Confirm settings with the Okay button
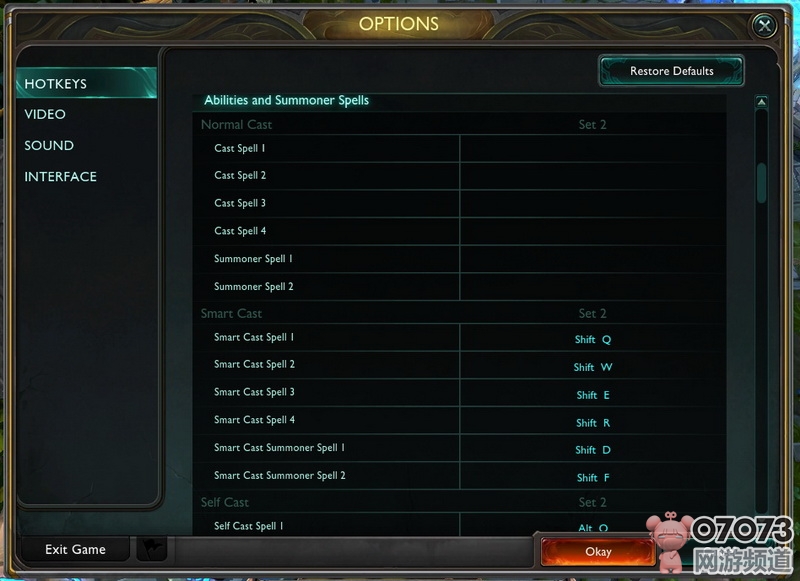The image size is (800, 581). tap(597, 551)
